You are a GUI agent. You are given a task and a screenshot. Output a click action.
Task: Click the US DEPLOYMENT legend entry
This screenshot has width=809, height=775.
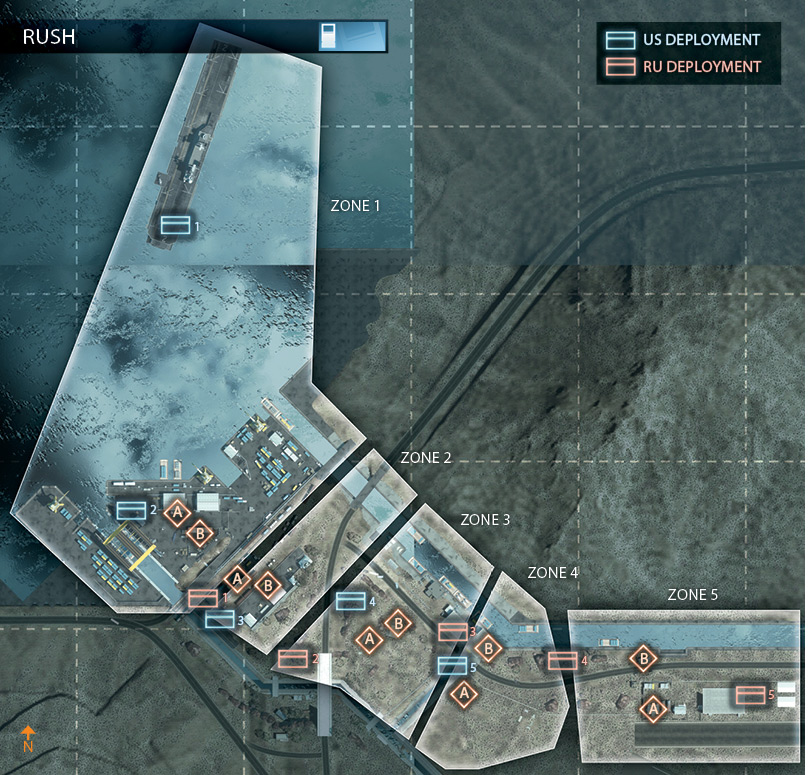point(682,40)
